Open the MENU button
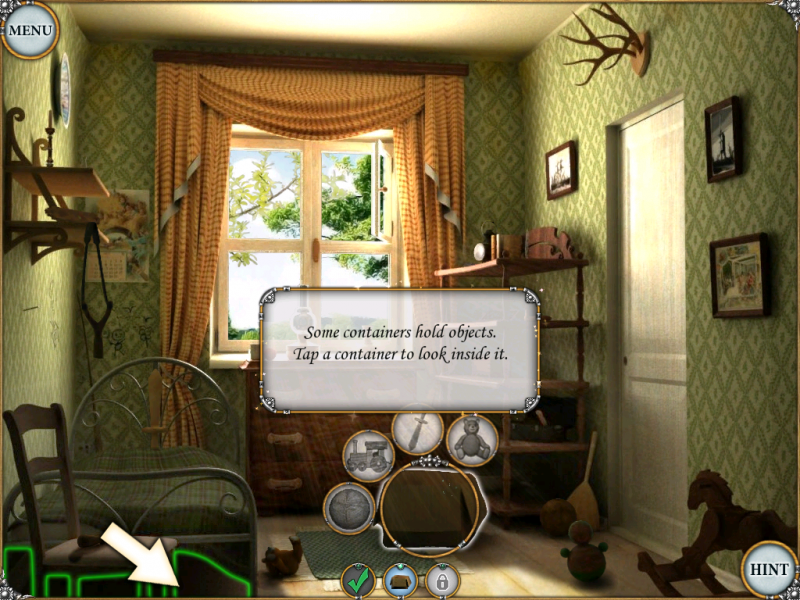The image size is (800, 600). click(x=30, y=30)
